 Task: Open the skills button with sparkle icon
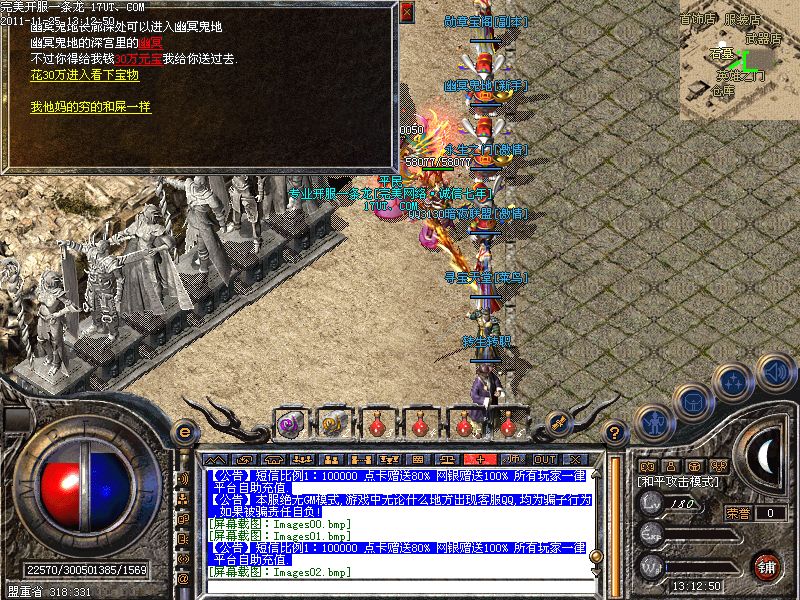click(735, 381)
